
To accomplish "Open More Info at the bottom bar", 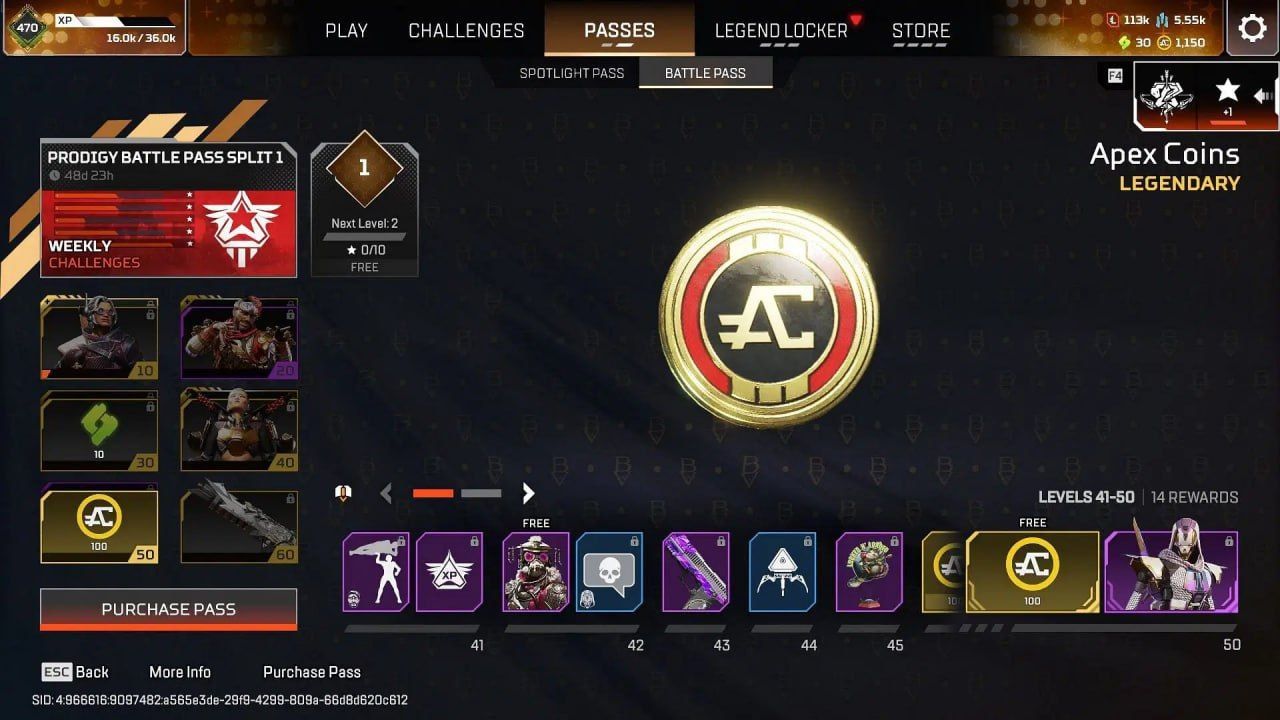I will pos(180,672).
